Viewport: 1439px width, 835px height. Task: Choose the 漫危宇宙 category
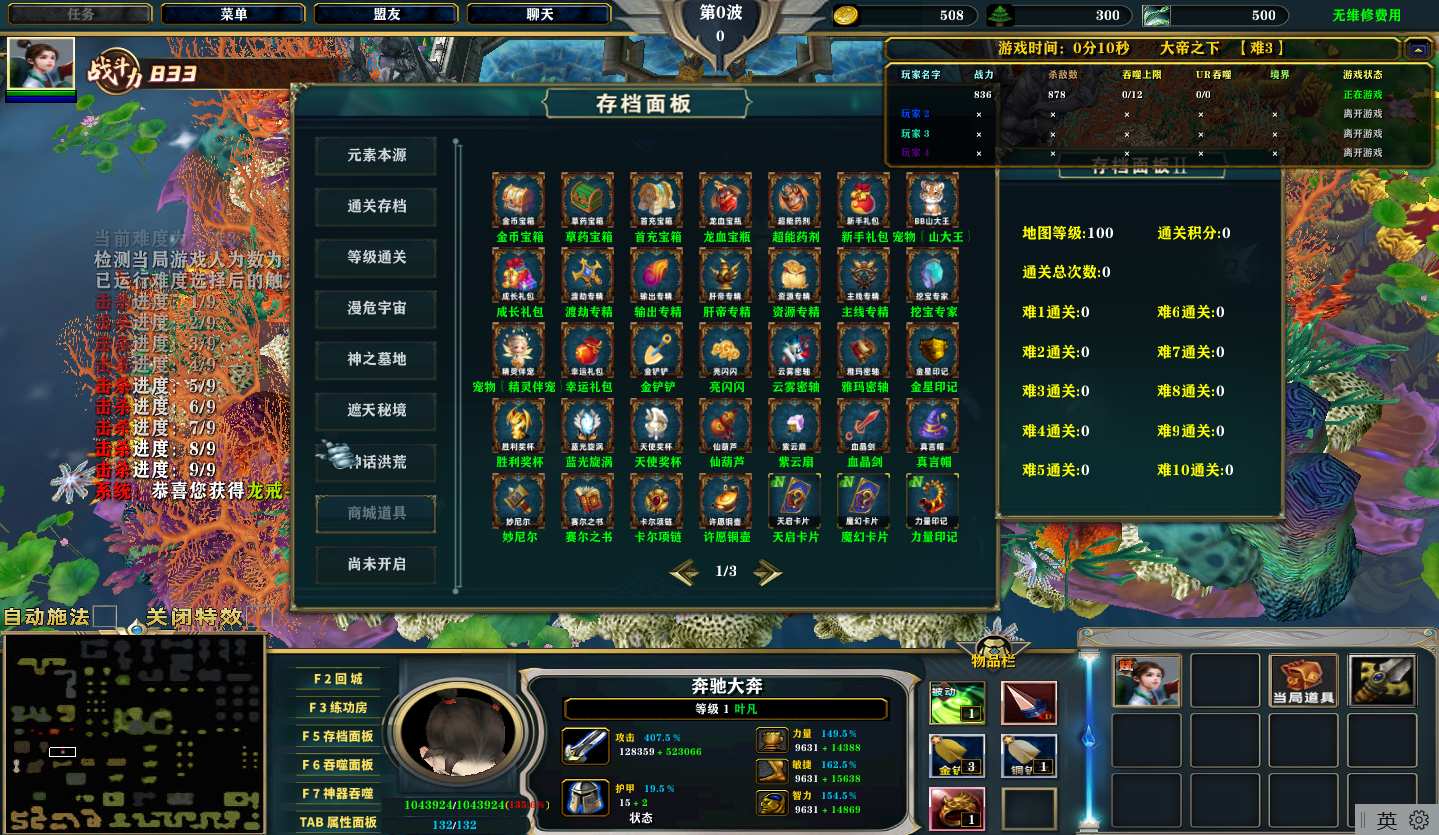(x=376, y=309)
